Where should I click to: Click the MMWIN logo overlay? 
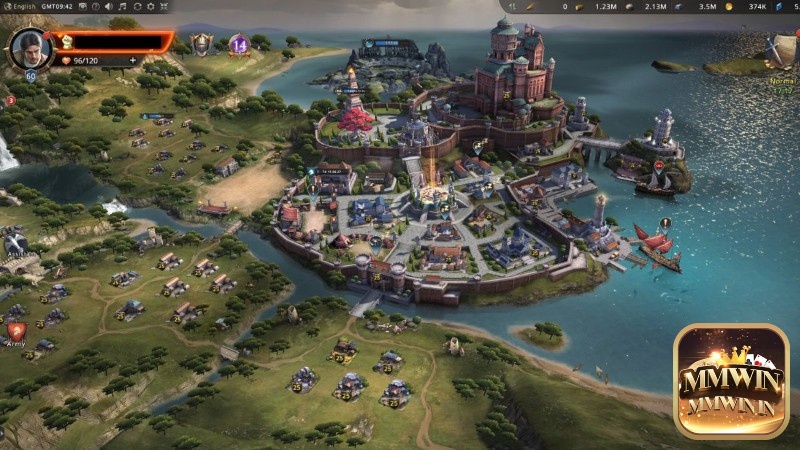[x=730, y=378]
